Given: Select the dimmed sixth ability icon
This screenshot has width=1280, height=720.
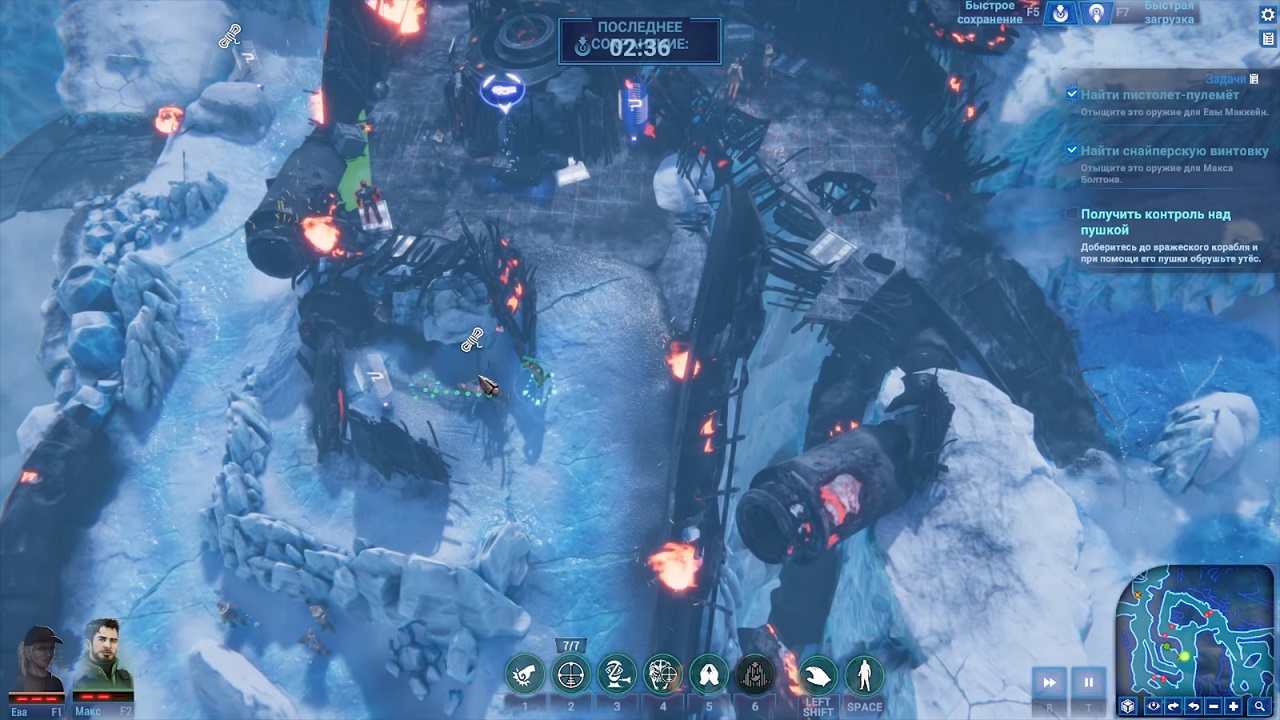Looking at the screenshot, I should pos(755,676).
